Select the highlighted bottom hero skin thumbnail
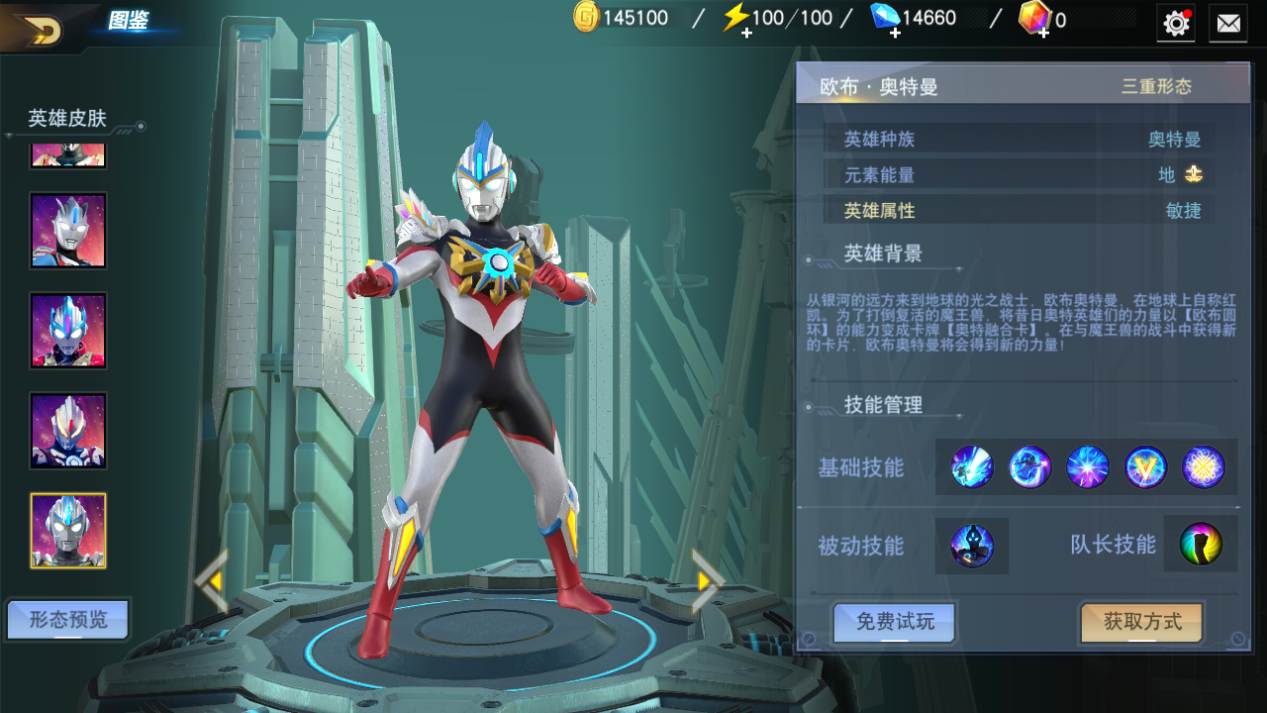The image size is (1267, 713). click(68, 530)
